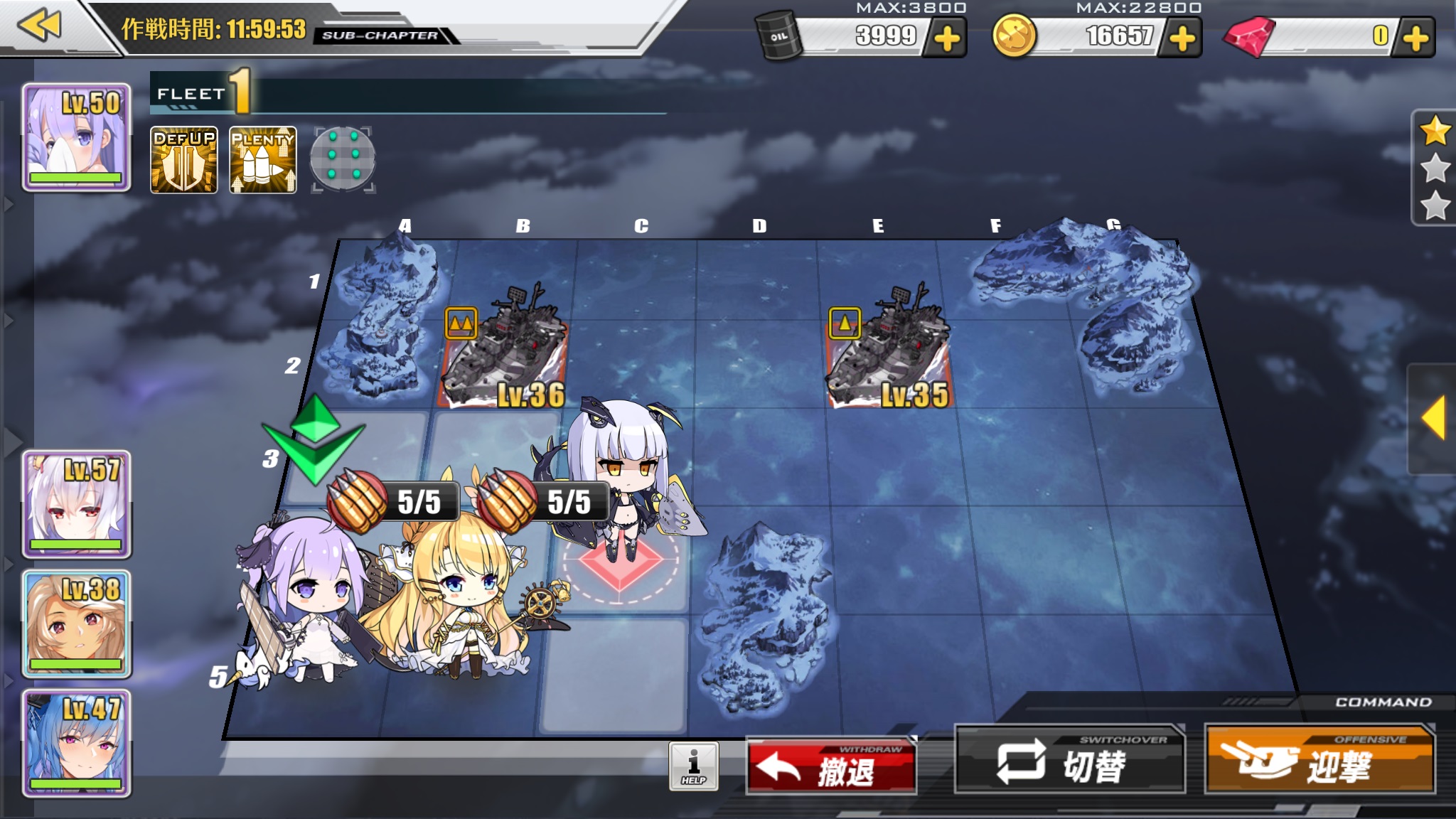Go back with the double-arrow button
The height and width of the screenshot is (819, 1456).
40,26
